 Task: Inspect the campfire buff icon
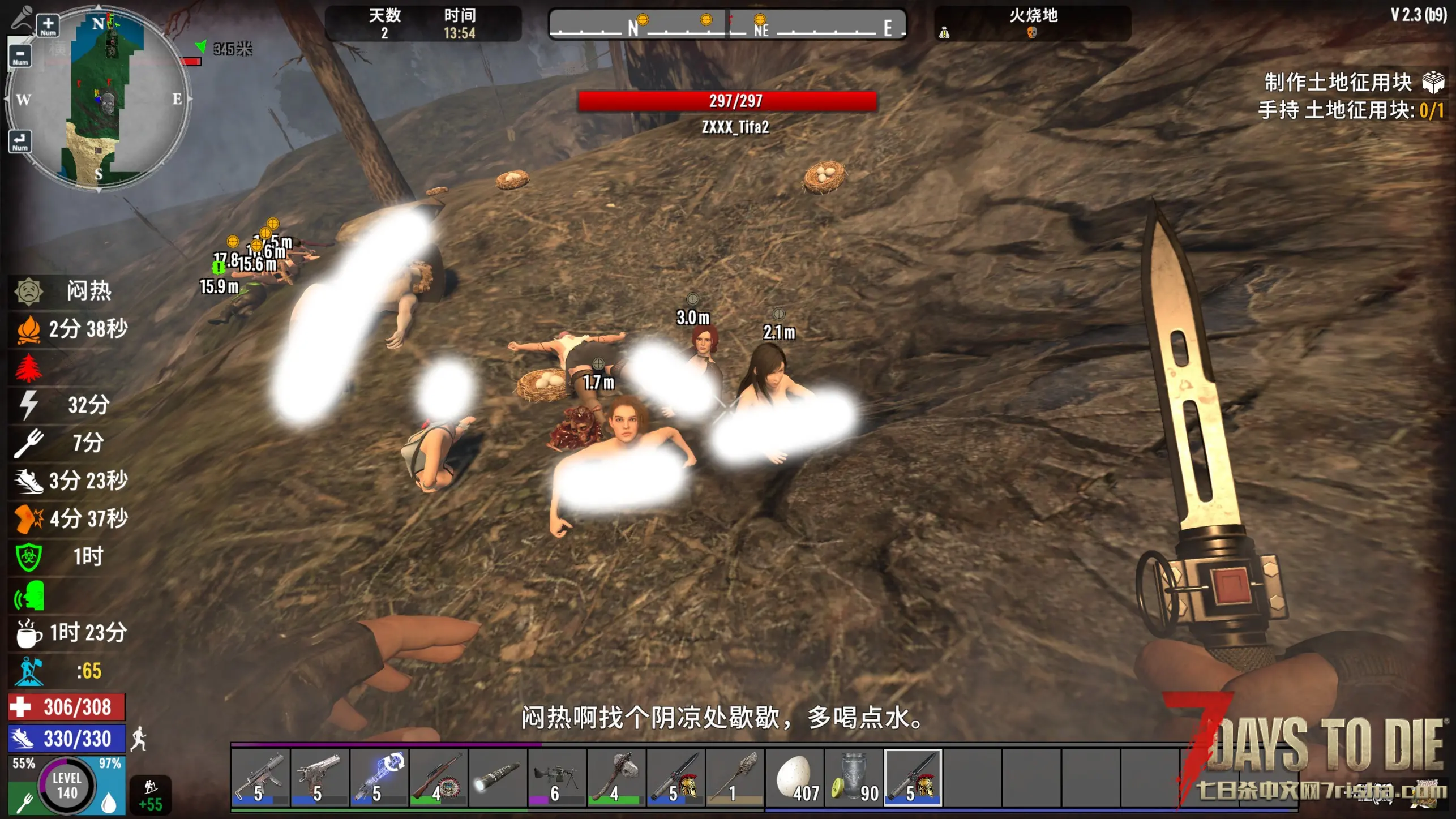coord(28,329)
